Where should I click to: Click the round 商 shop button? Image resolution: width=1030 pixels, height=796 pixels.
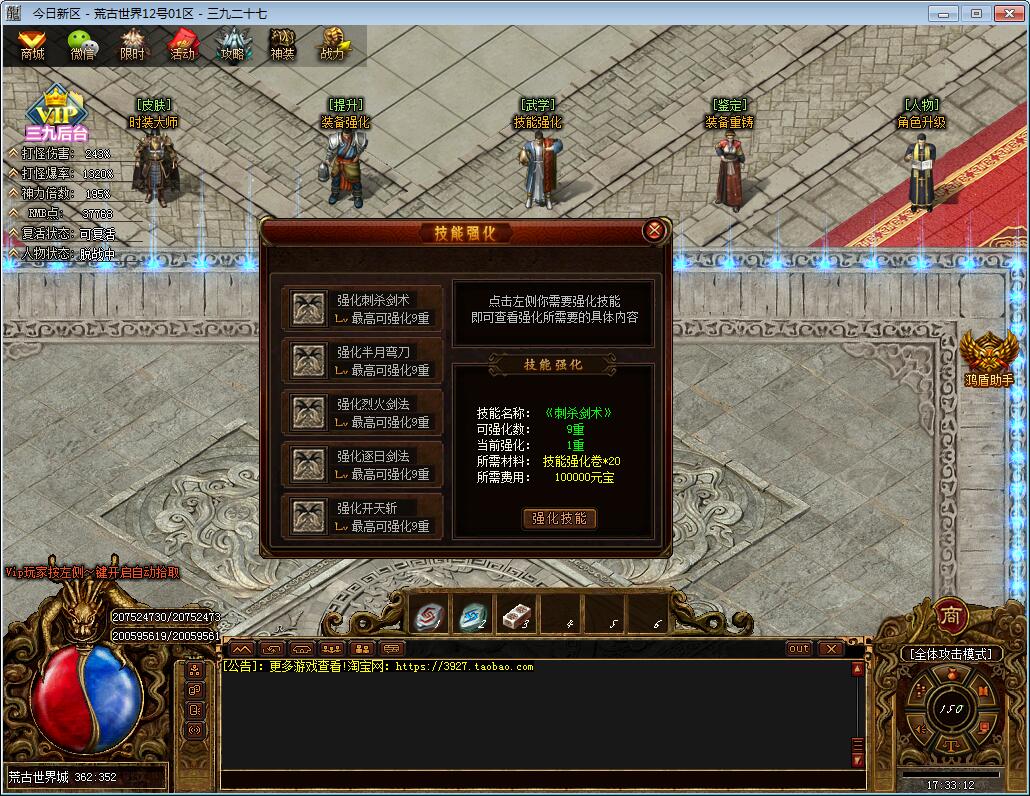(951, 615)
